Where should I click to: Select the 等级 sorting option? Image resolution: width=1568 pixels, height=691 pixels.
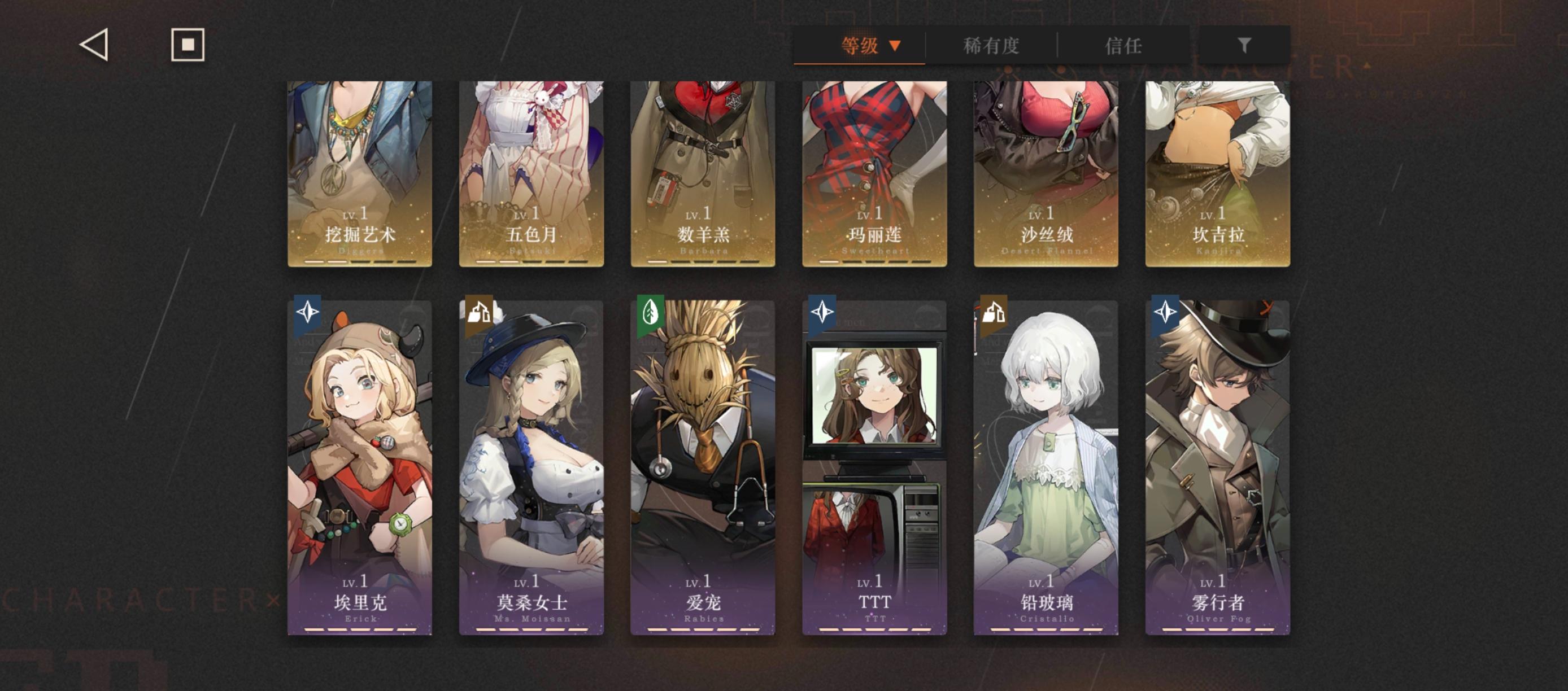point(860,46)
